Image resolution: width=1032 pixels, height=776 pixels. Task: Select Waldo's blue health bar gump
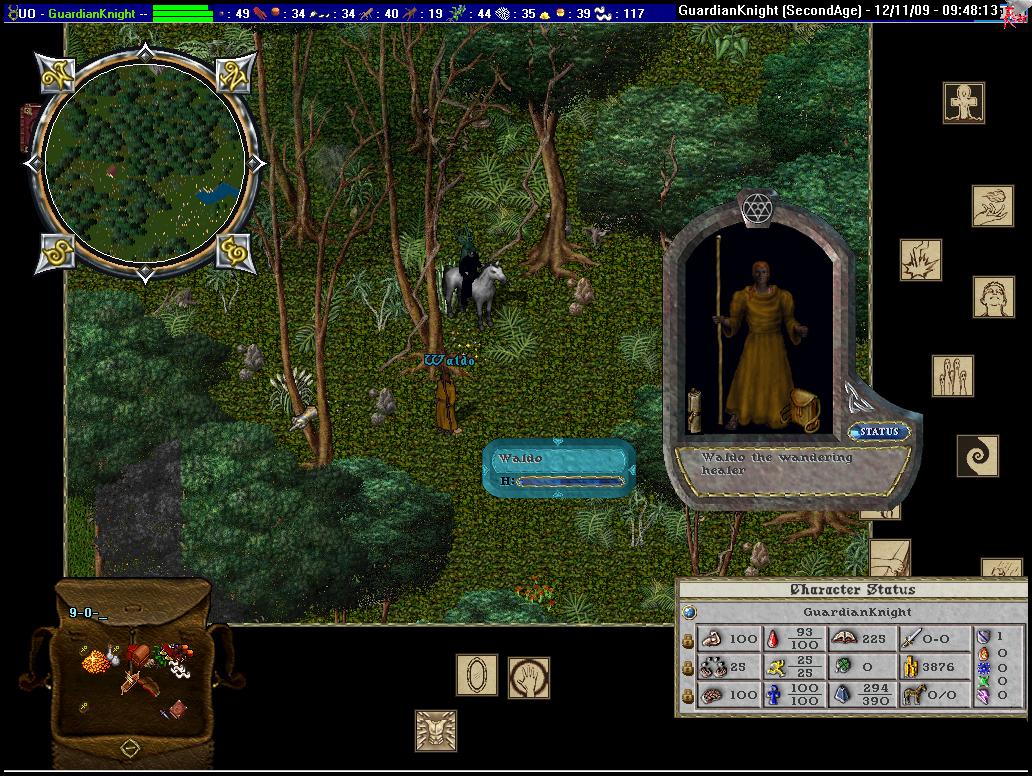pyautogui.click(x=558, y=469)
